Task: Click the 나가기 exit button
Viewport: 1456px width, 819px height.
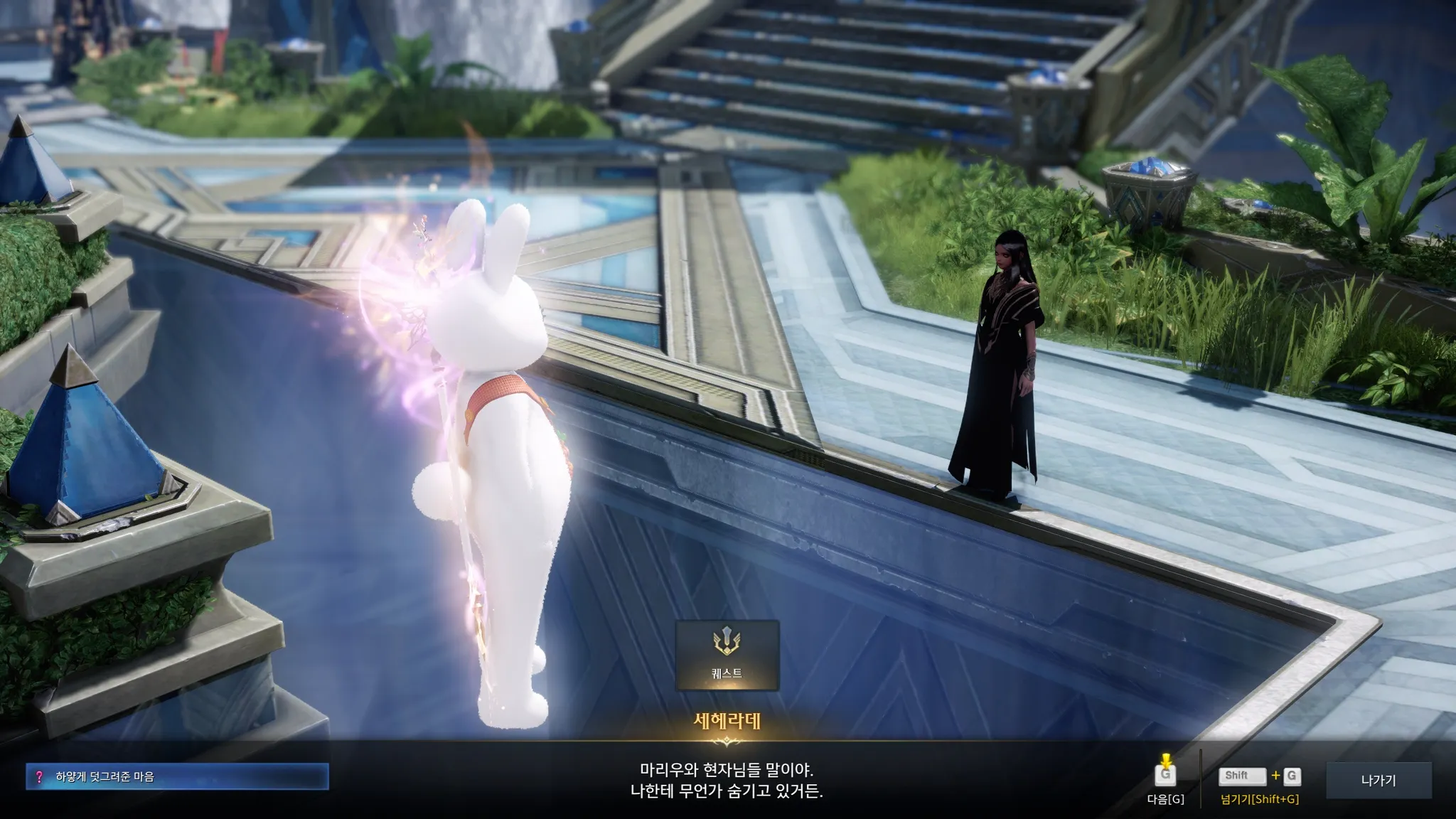Action: (x=1378, y=780)
